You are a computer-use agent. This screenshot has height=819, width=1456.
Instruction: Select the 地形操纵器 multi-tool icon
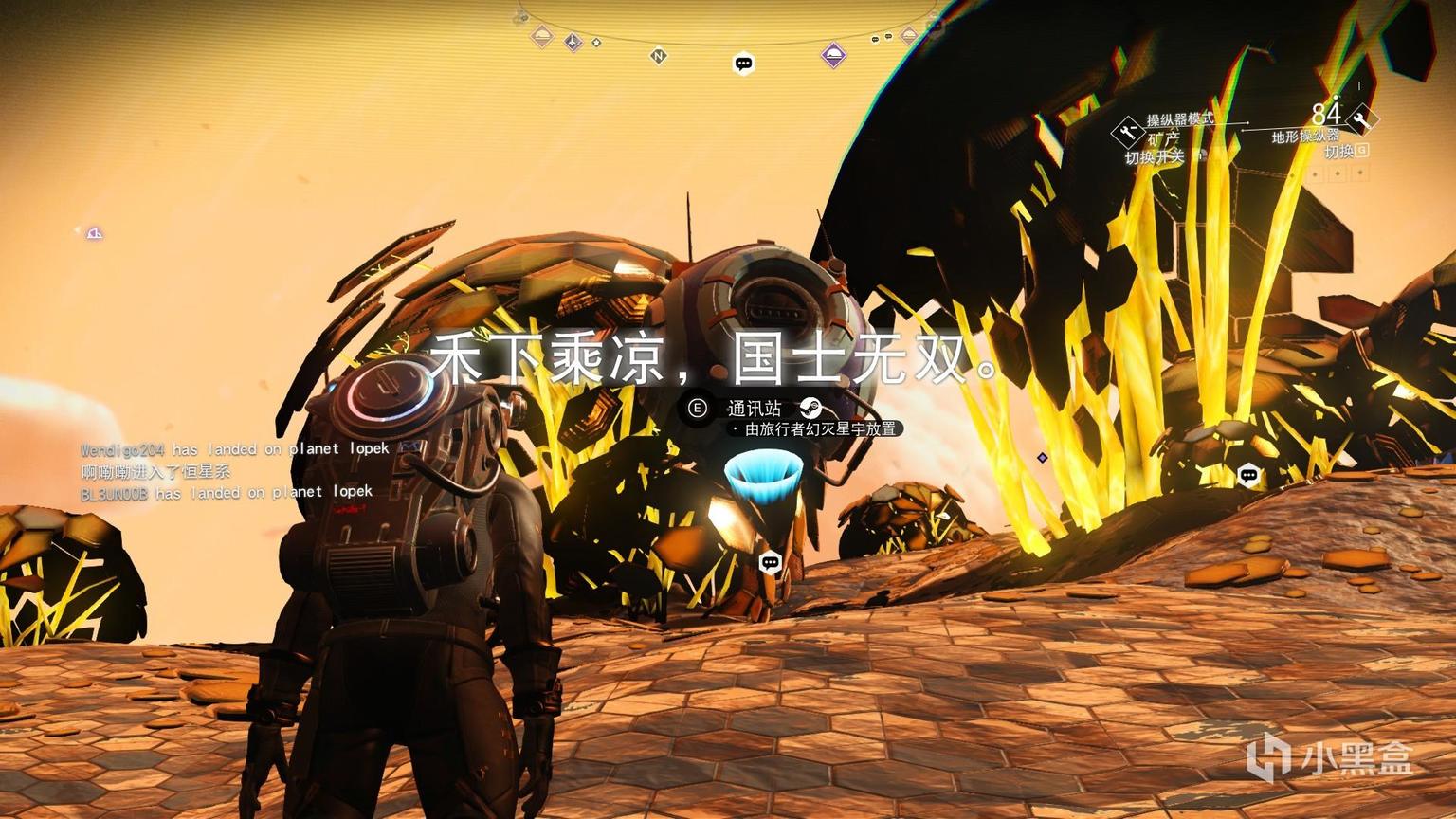(x=1362, y=119)
